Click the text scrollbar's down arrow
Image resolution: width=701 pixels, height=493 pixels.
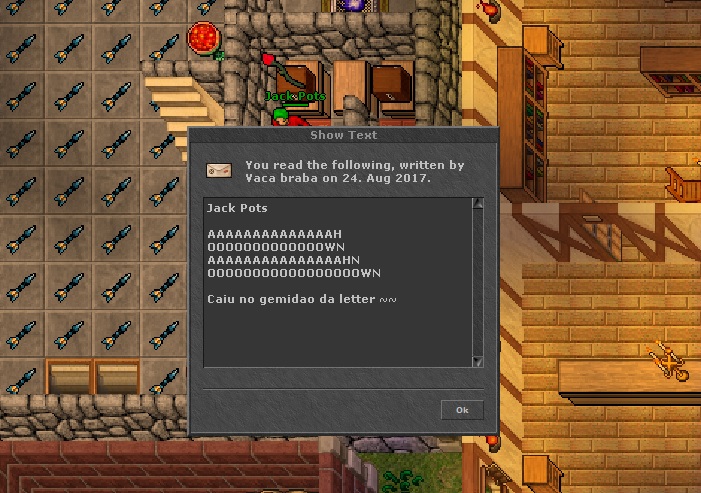(x=478, y=361)
